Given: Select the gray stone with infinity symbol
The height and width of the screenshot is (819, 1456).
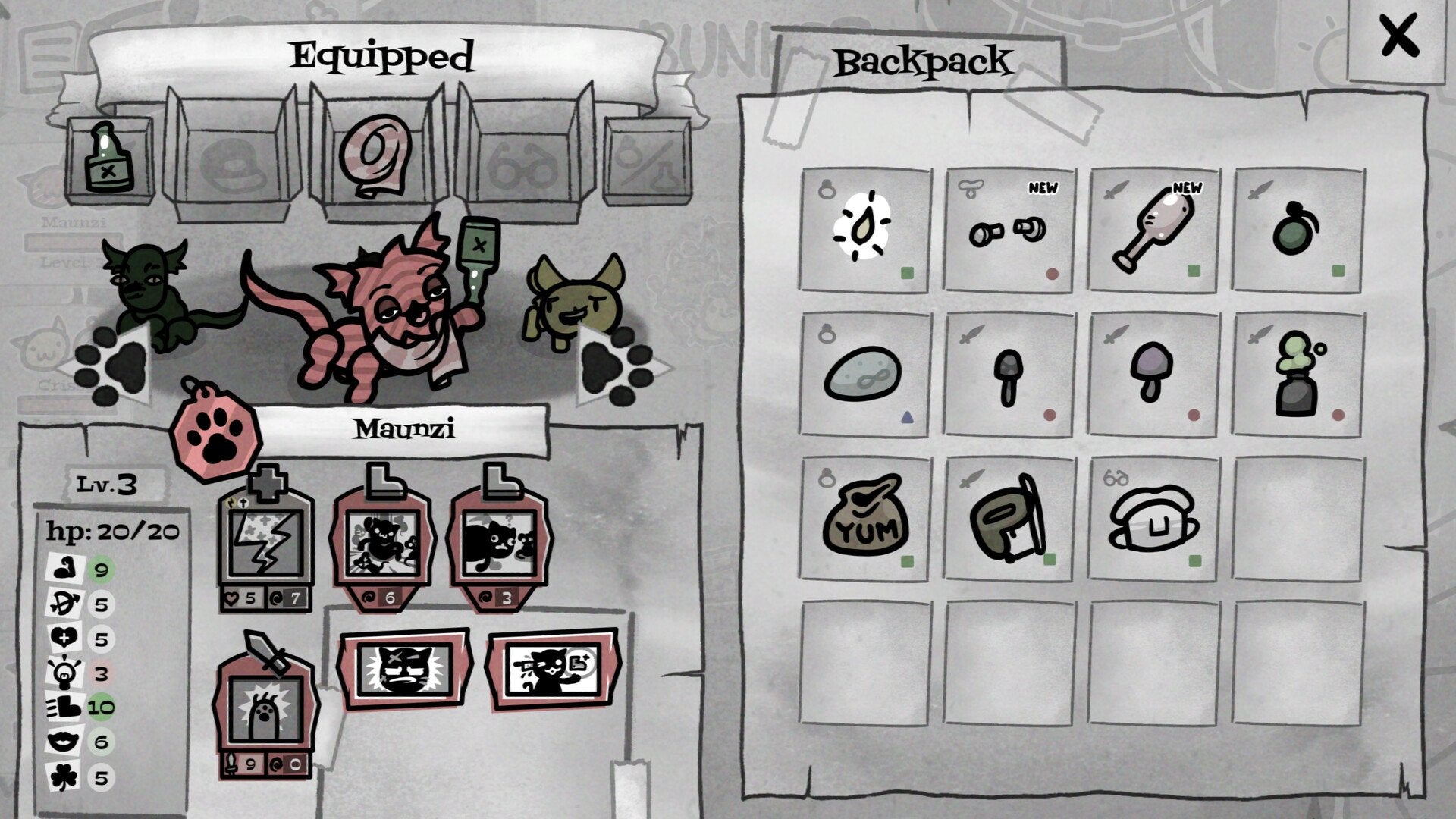Looking at the screenshot, I should pyautogui.click(x=864, y=374).
